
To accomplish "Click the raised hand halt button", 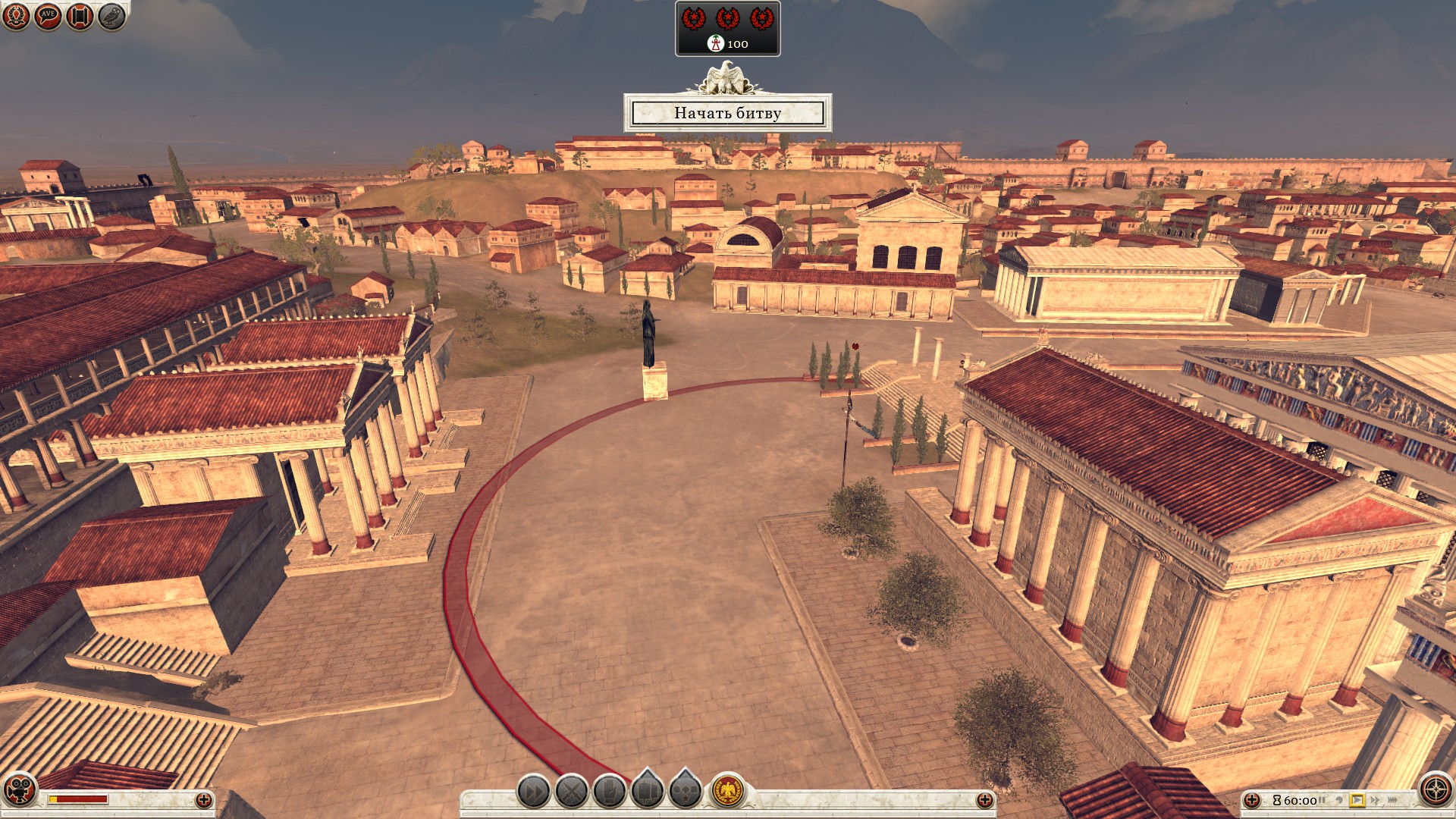I will [610, 792].
